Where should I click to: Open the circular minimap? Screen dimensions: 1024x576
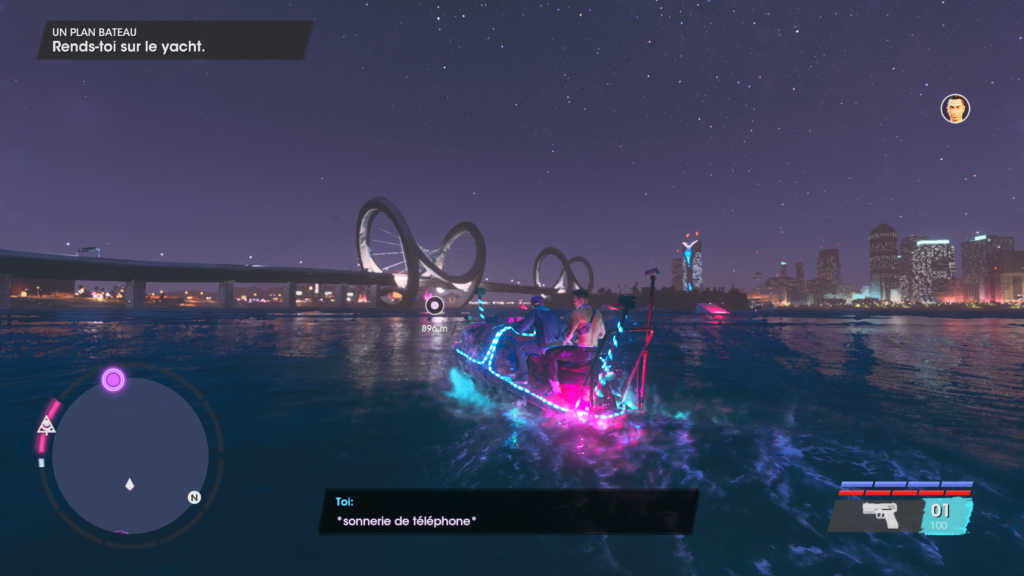point(129,456)
